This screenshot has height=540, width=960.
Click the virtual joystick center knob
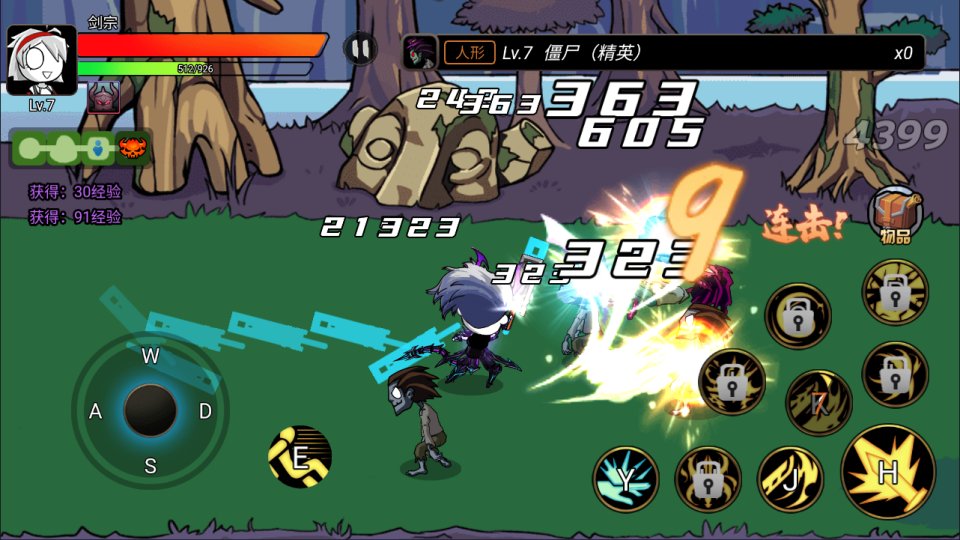150,410
